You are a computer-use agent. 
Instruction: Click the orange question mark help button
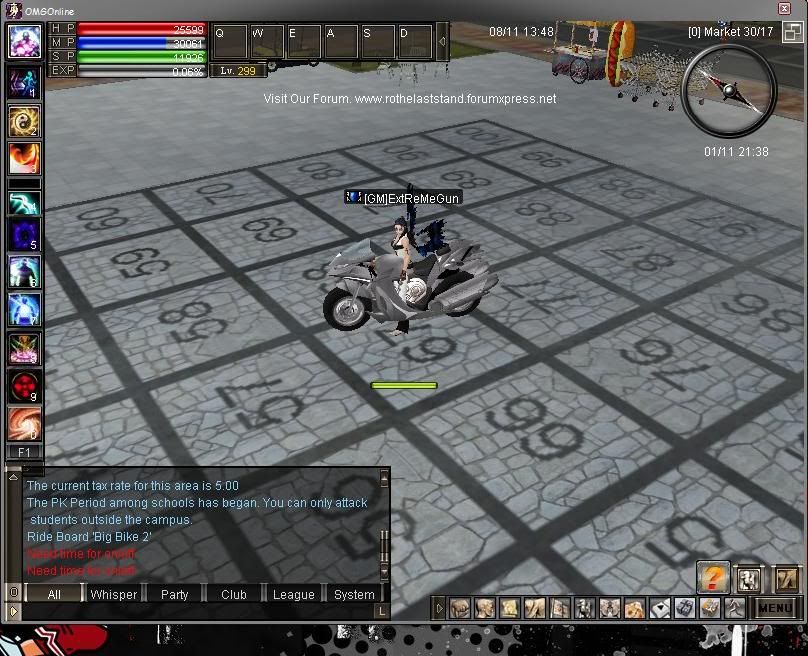point(713,577)
